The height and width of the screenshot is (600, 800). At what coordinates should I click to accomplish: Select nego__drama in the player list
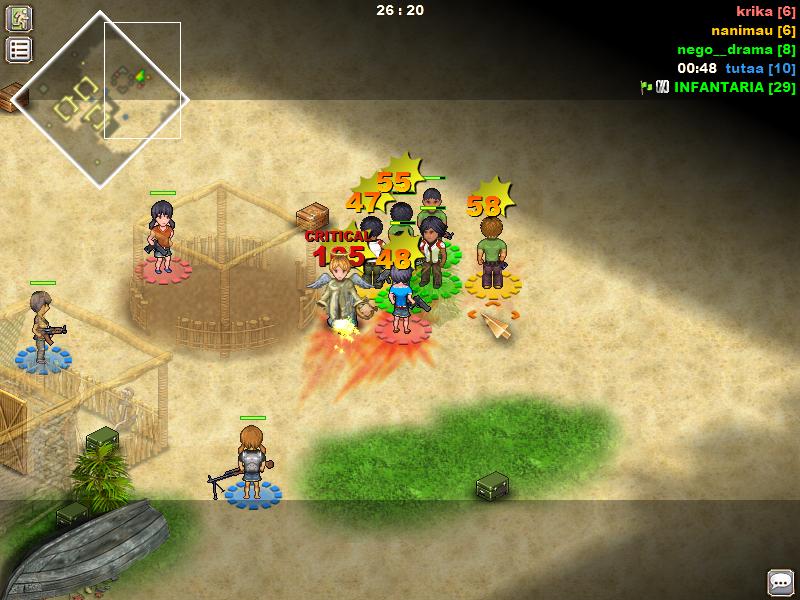pos(736,49)
